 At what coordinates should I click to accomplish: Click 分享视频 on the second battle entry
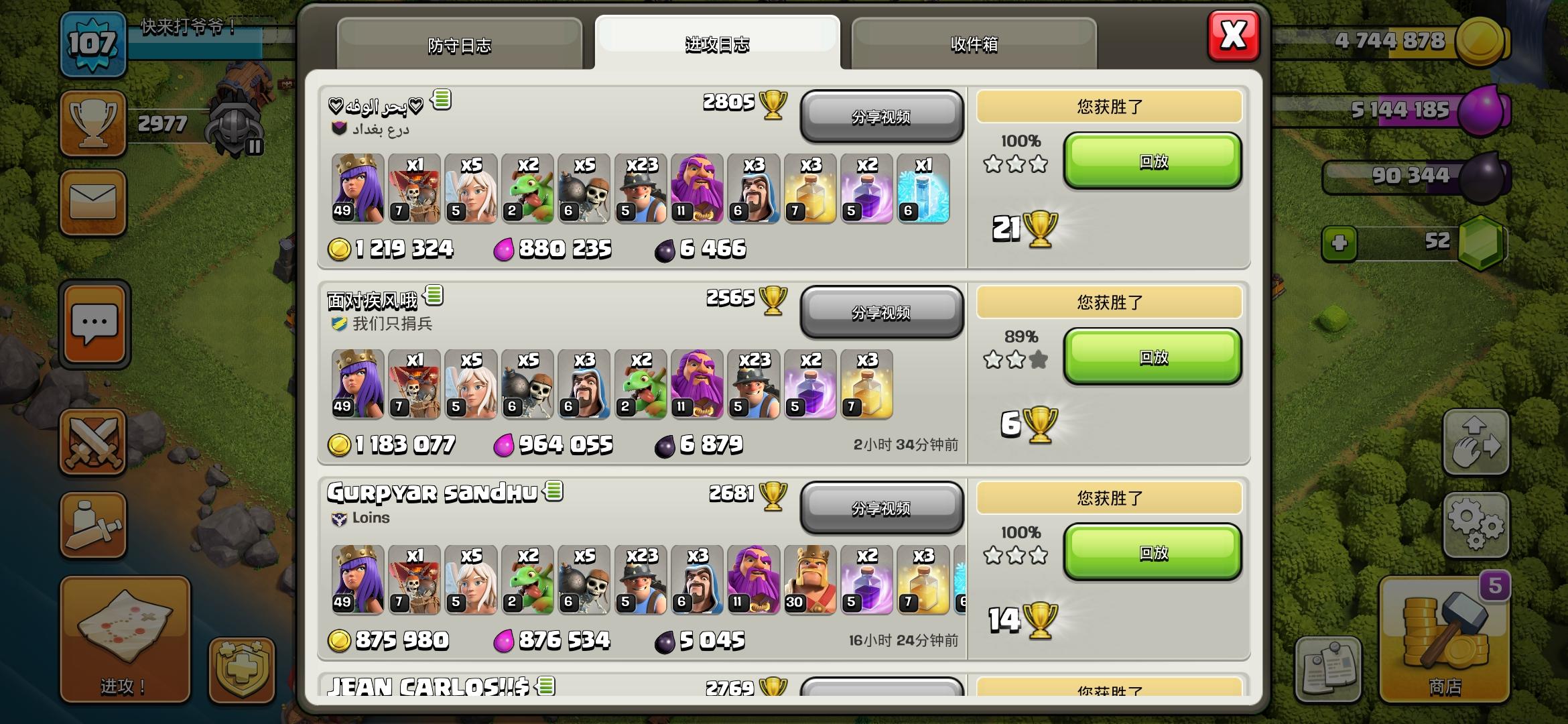click(x=882, y=313)
